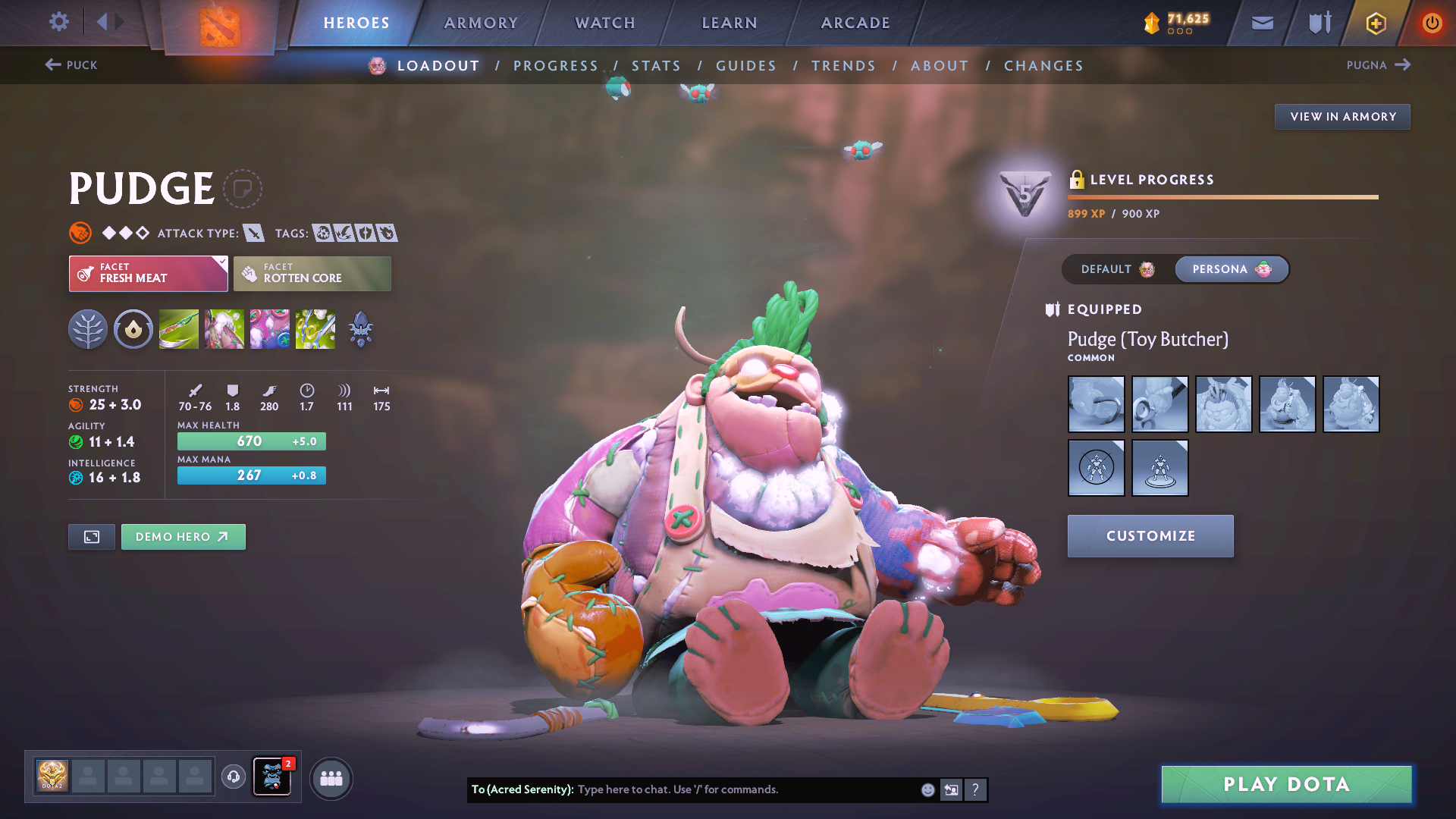Go to next hero Pugna

(1378, 65)
